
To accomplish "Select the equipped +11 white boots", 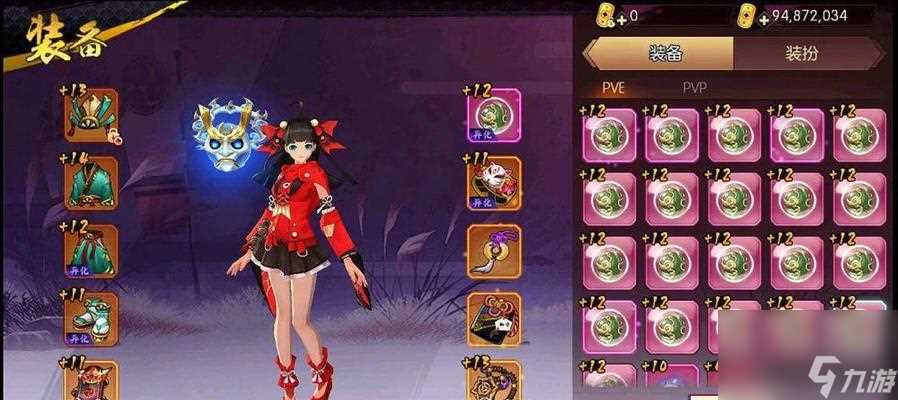I will (92, 318).
